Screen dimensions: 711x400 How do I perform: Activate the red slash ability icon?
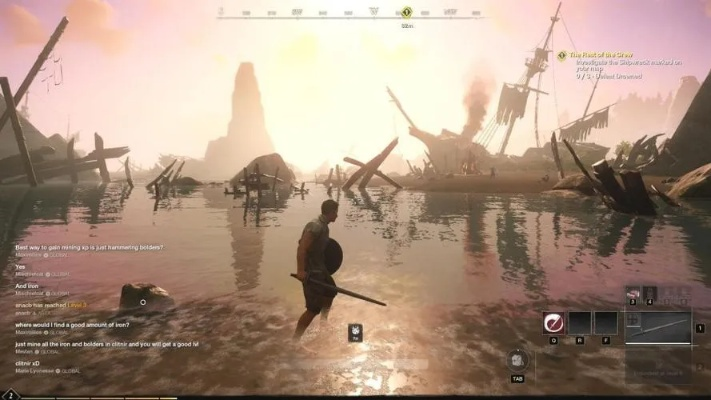(x=553, y=322)
